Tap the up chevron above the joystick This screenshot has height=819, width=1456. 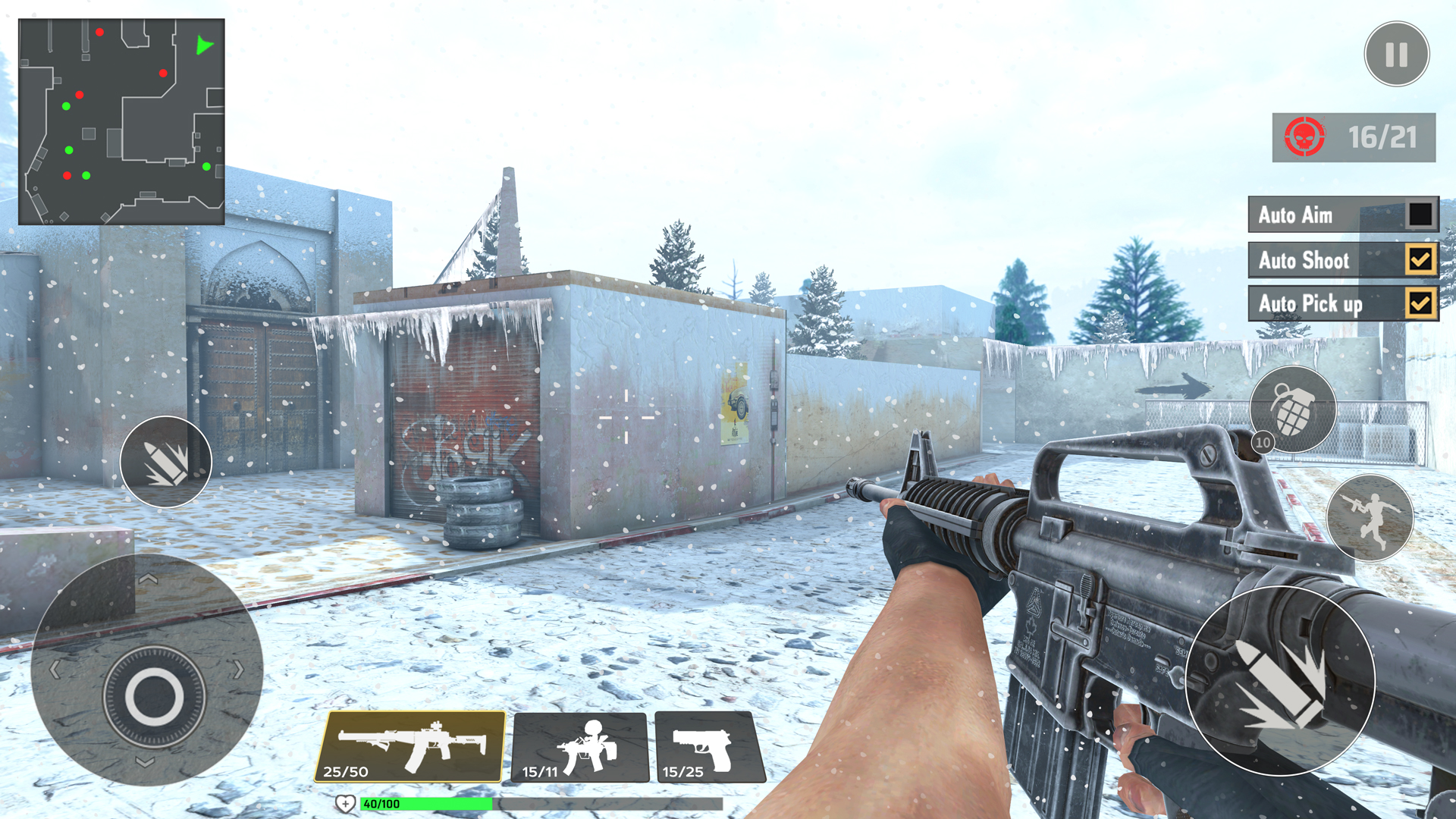149,579
